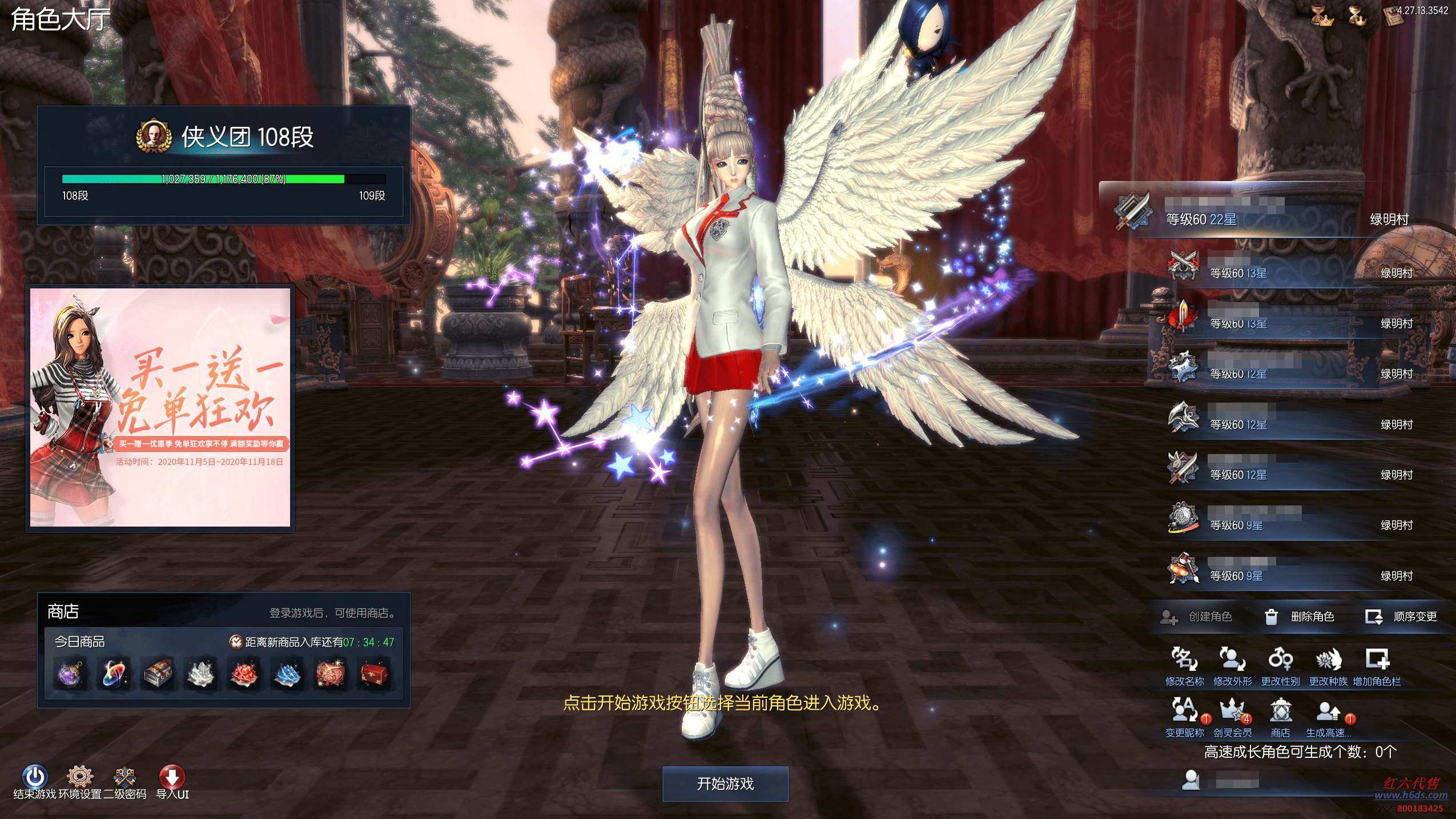
Task: Choose the 删除角色 delete character button
Action: click(x=1300, y=617)
